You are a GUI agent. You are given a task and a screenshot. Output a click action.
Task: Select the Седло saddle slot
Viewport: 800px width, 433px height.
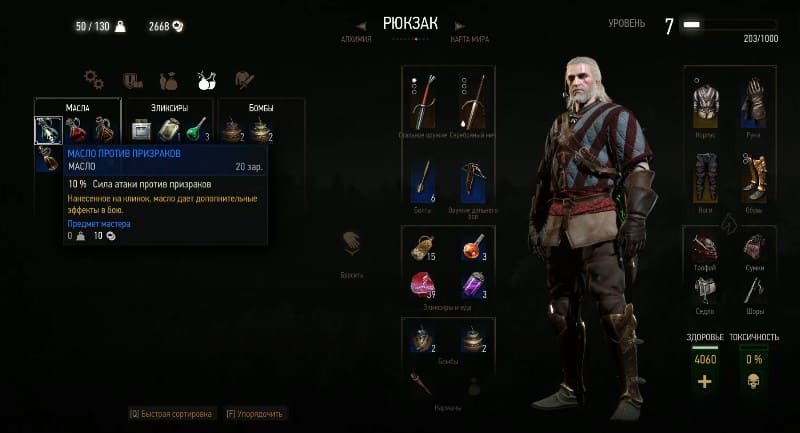coord(706,286)
